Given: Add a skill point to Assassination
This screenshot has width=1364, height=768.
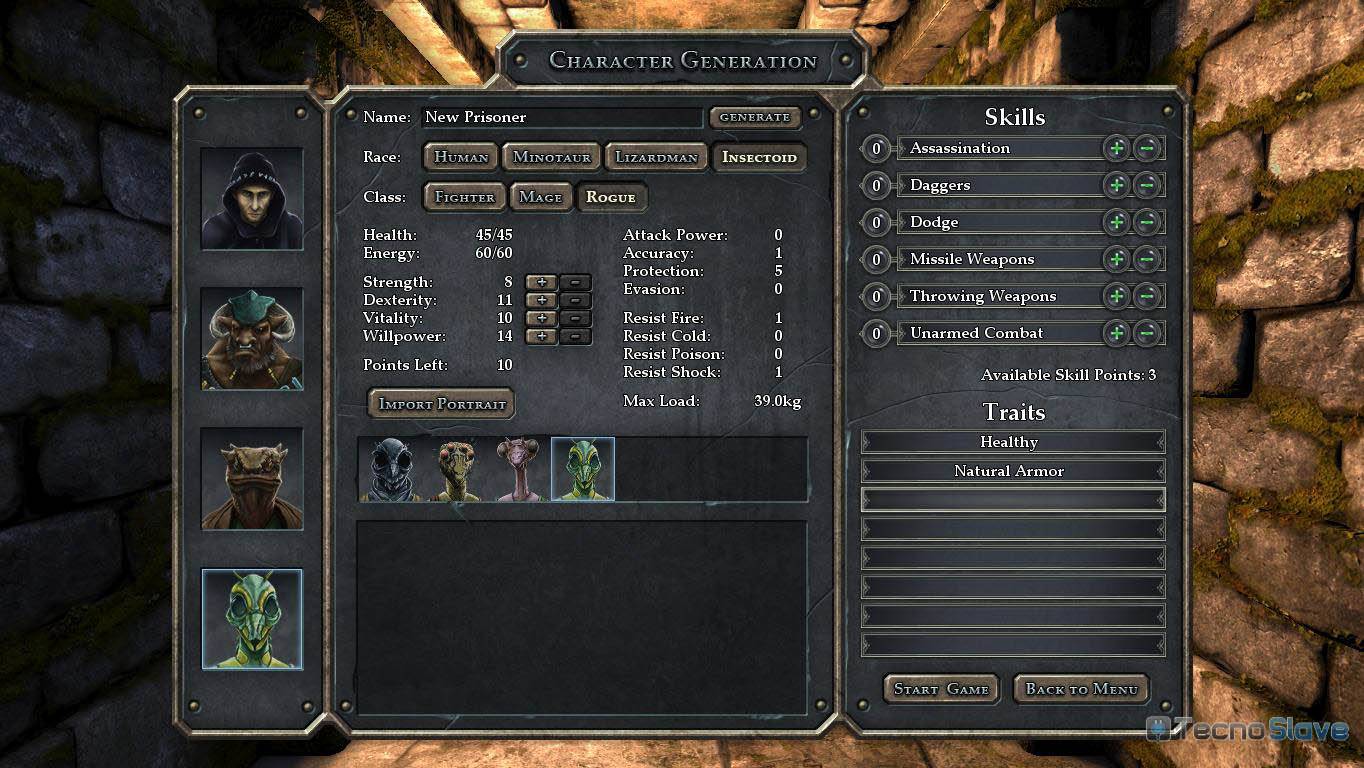Looking at the screenshot, I should click(x=1117, y=148).
